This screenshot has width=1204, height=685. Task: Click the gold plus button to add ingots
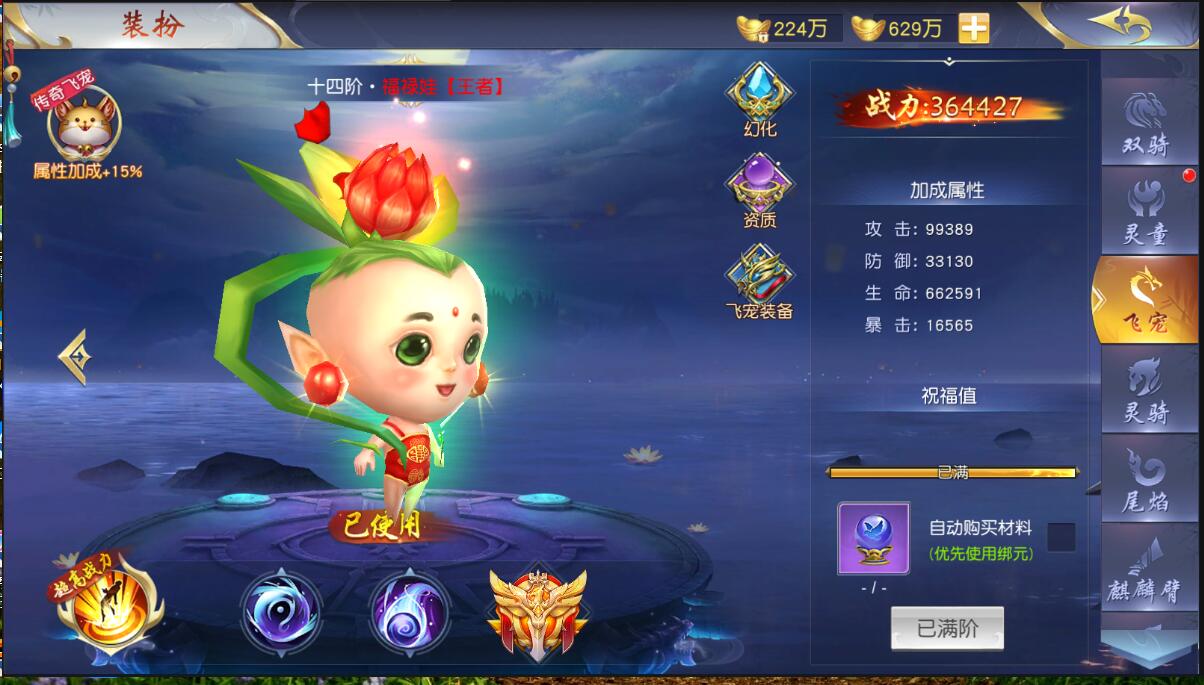[x=973, y=28]
